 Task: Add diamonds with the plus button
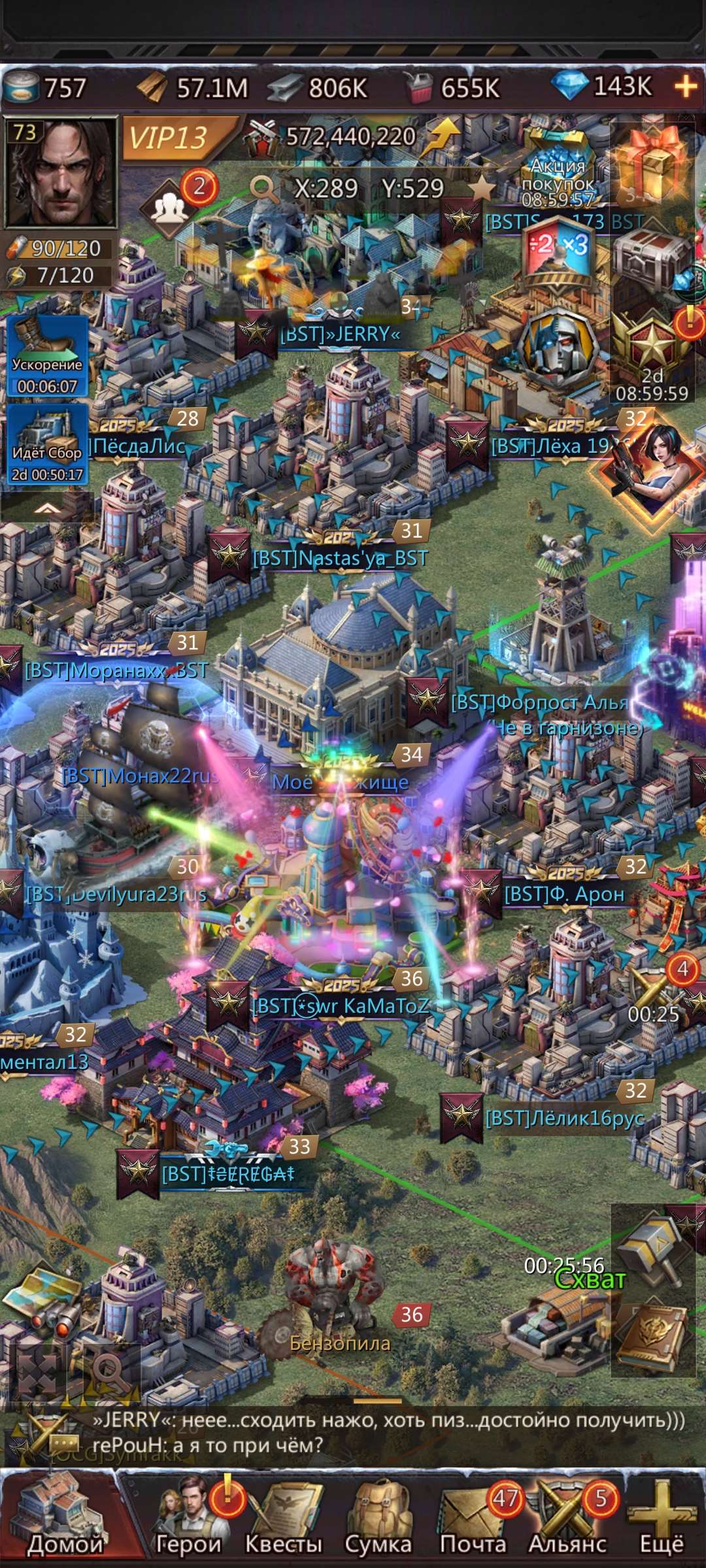(685, 86)
